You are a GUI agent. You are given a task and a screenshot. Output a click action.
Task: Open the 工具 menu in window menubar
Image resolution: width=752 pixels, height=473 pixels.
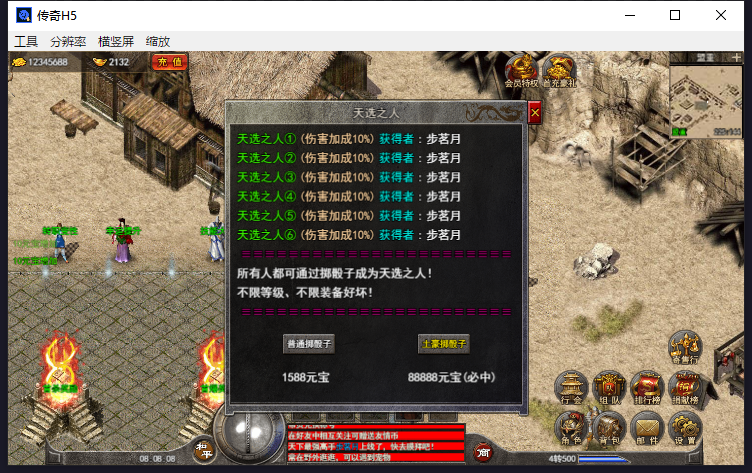[26, 42]
